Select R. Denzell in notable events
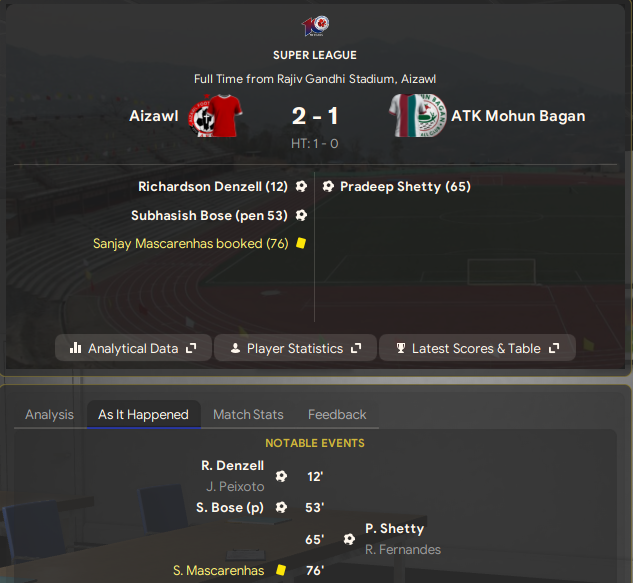Image resolution: width=633 pixels, height=583 pixels. (x=232, y=465)
